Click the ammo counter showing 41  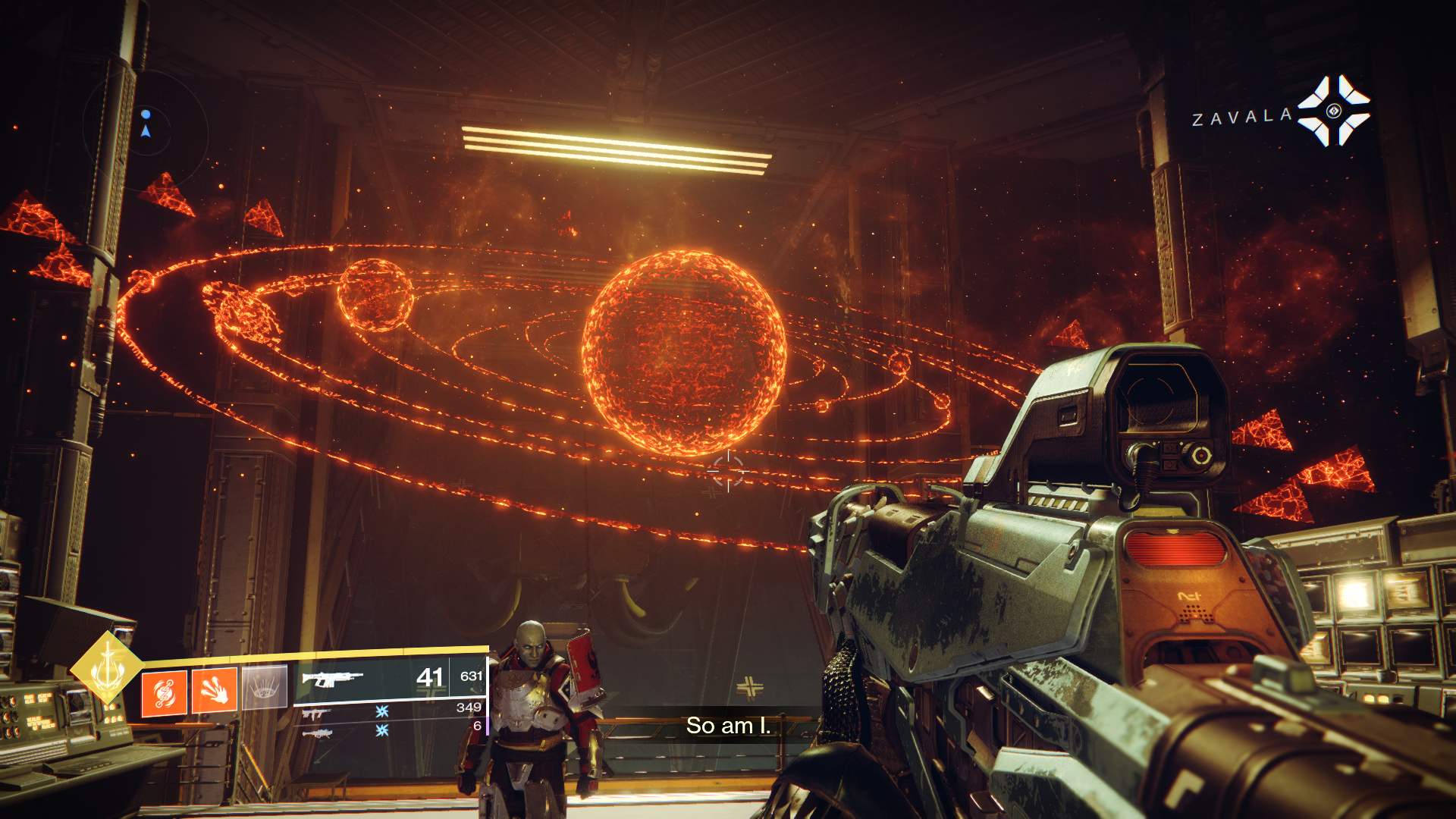point(429,678)
